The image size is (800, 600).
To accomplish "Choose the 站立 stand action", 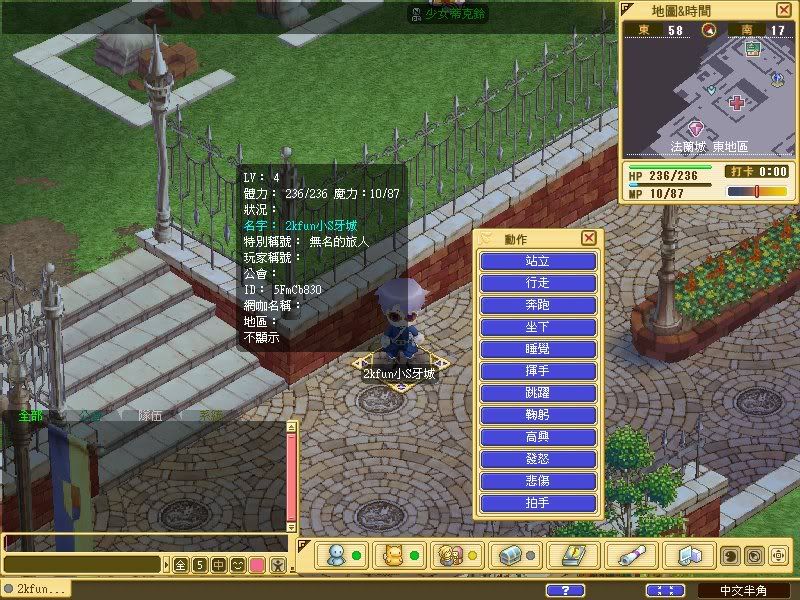I will [538, 261].
